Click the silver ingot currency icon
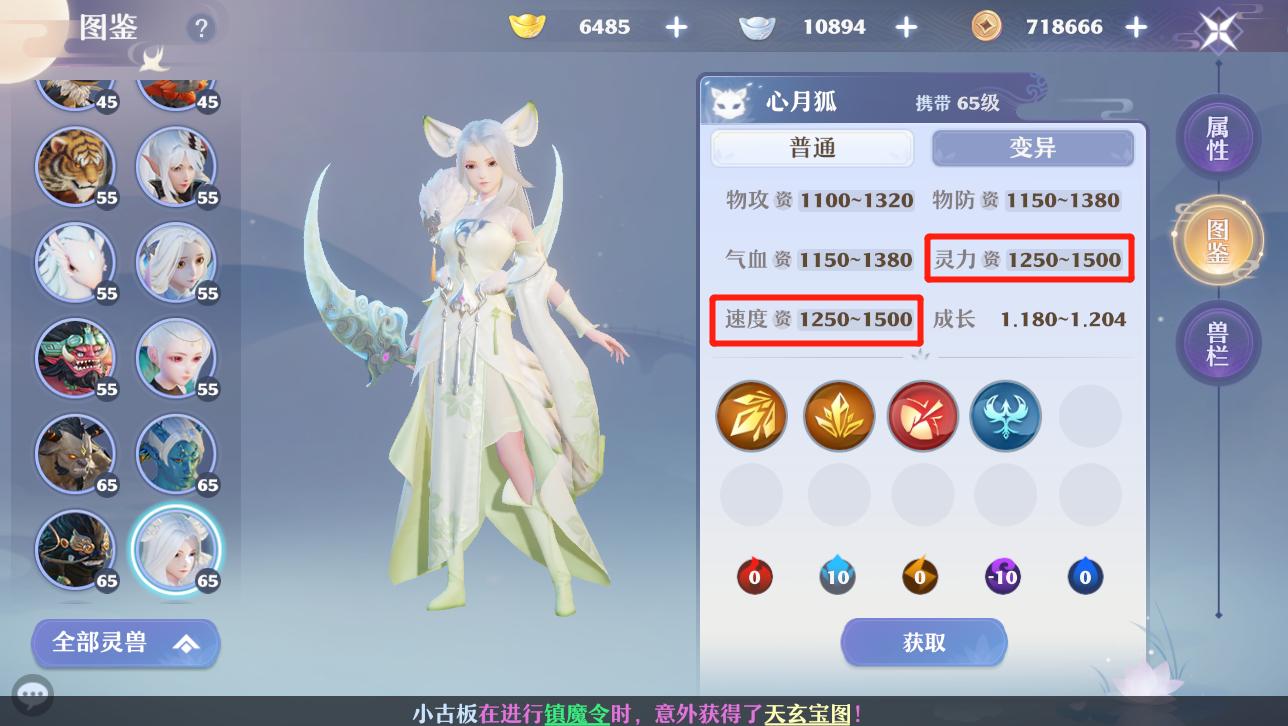 (x=757, y=26)
